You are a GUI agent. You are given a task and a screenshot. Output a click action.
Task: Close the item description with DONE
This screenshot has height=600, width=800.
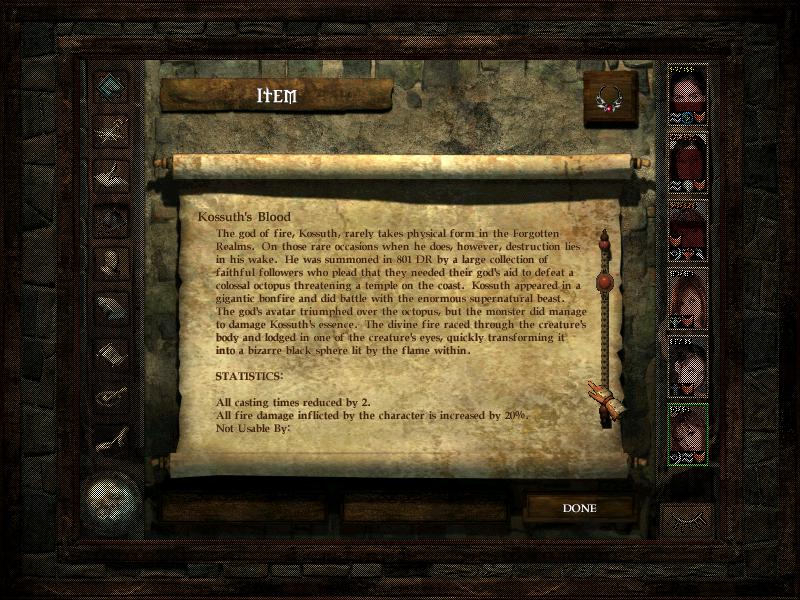pyautogui.click(x=579, y=508)
